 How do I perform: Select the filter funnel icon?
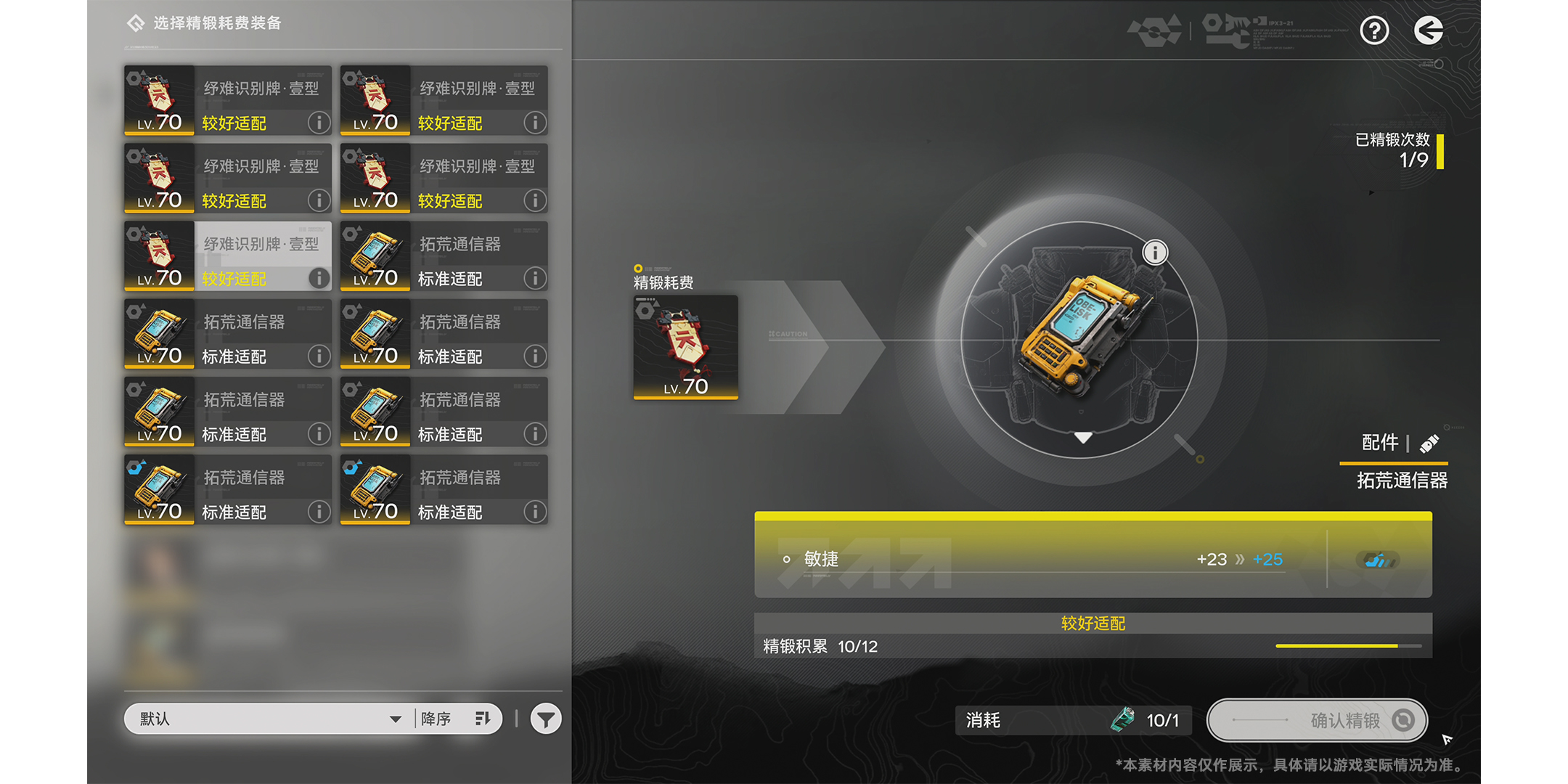pyautogui.click(x=545, y=718)
